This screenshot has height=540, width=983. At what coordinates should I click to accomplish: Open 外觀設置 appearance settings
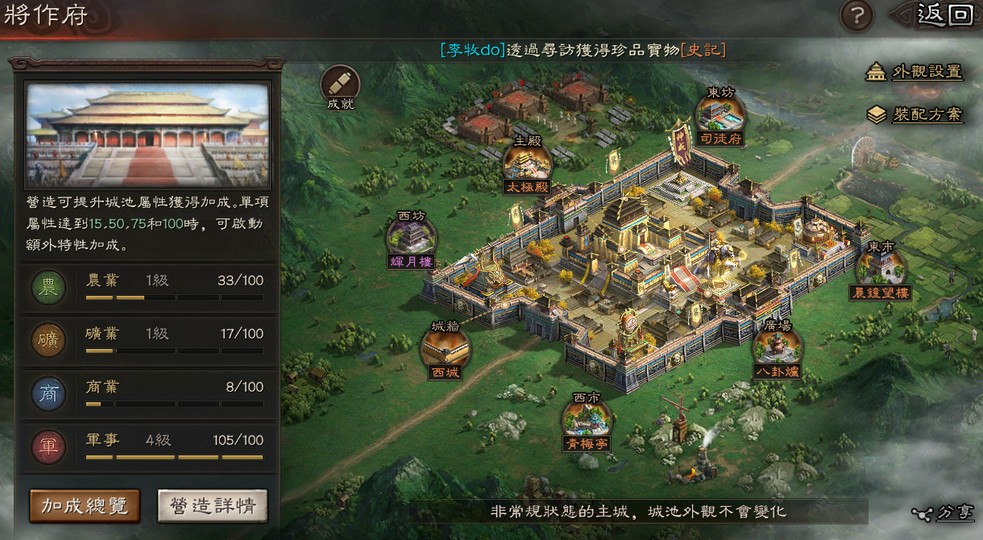coord(915,72)
